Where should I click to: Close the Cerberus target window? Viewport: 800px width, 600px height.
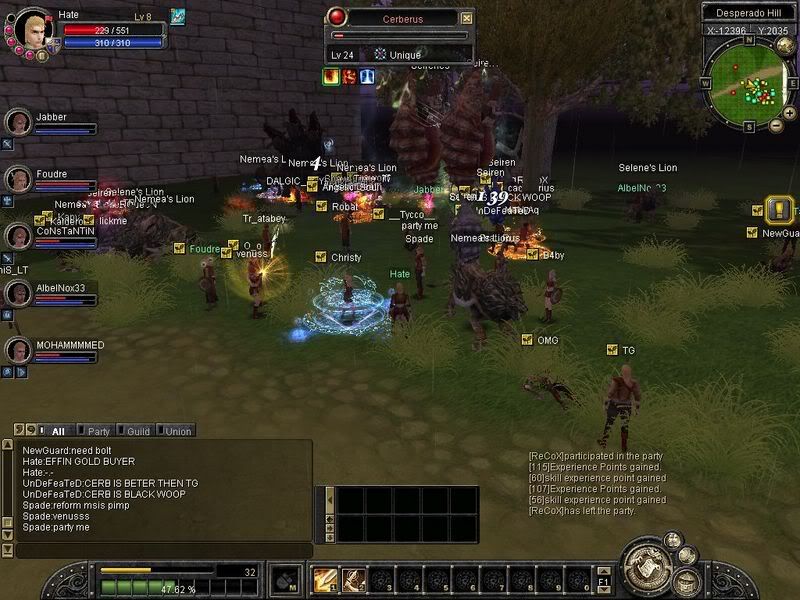pyautogui.click(x=466, y=18)
